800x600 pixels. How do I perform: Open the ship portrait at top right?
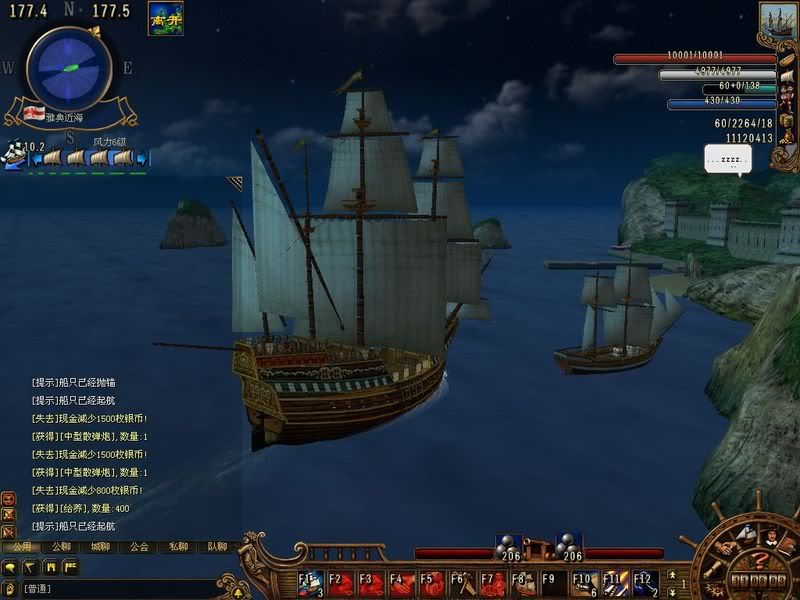point(776,22)
